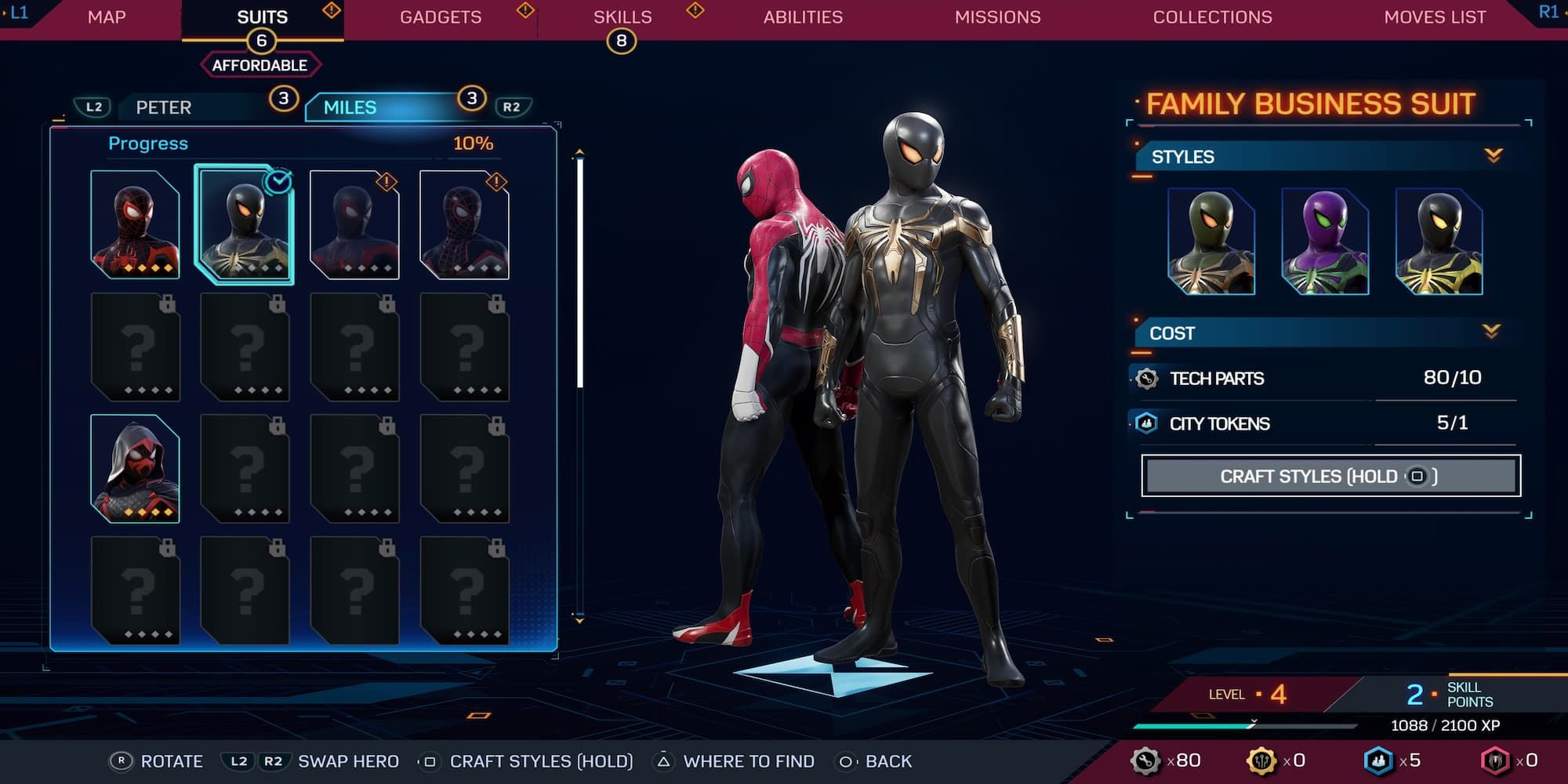Select the currently equipped checkmarked suit
The image size is (1568, 784).
pos(245,222)
